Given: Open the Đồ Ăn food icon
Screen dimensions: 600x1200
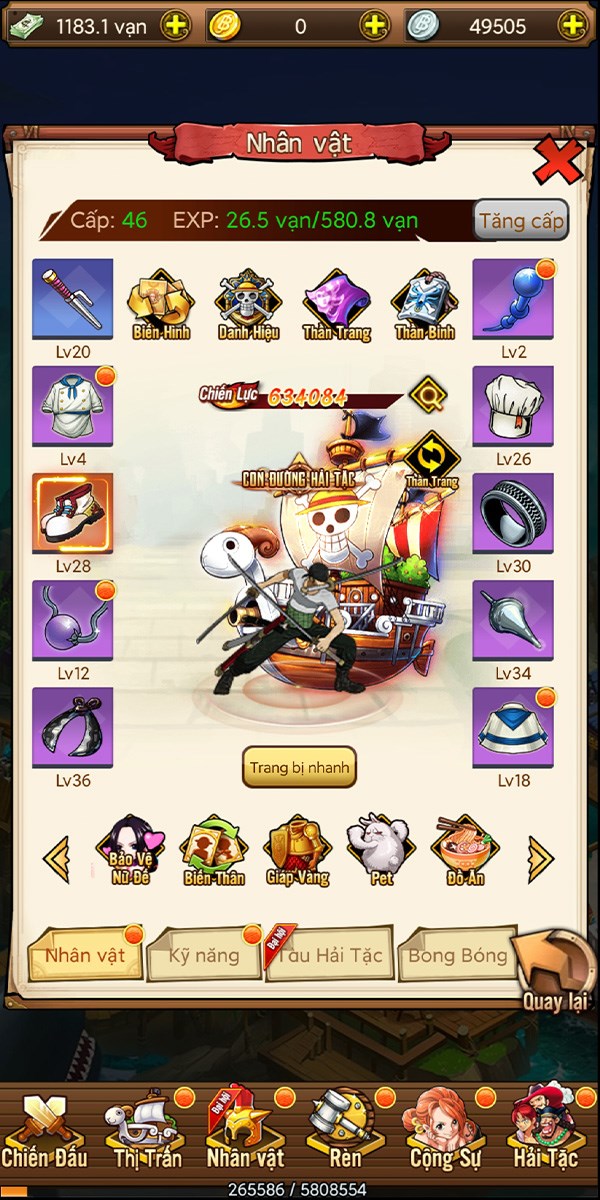Looking at the screenshot, I should (466, 850).
